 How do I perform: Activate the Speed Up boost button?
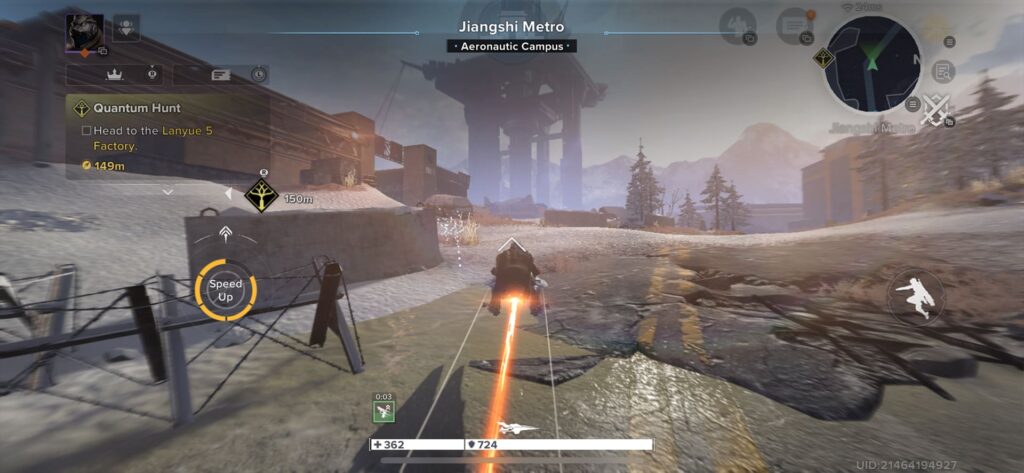coord(226,291)
